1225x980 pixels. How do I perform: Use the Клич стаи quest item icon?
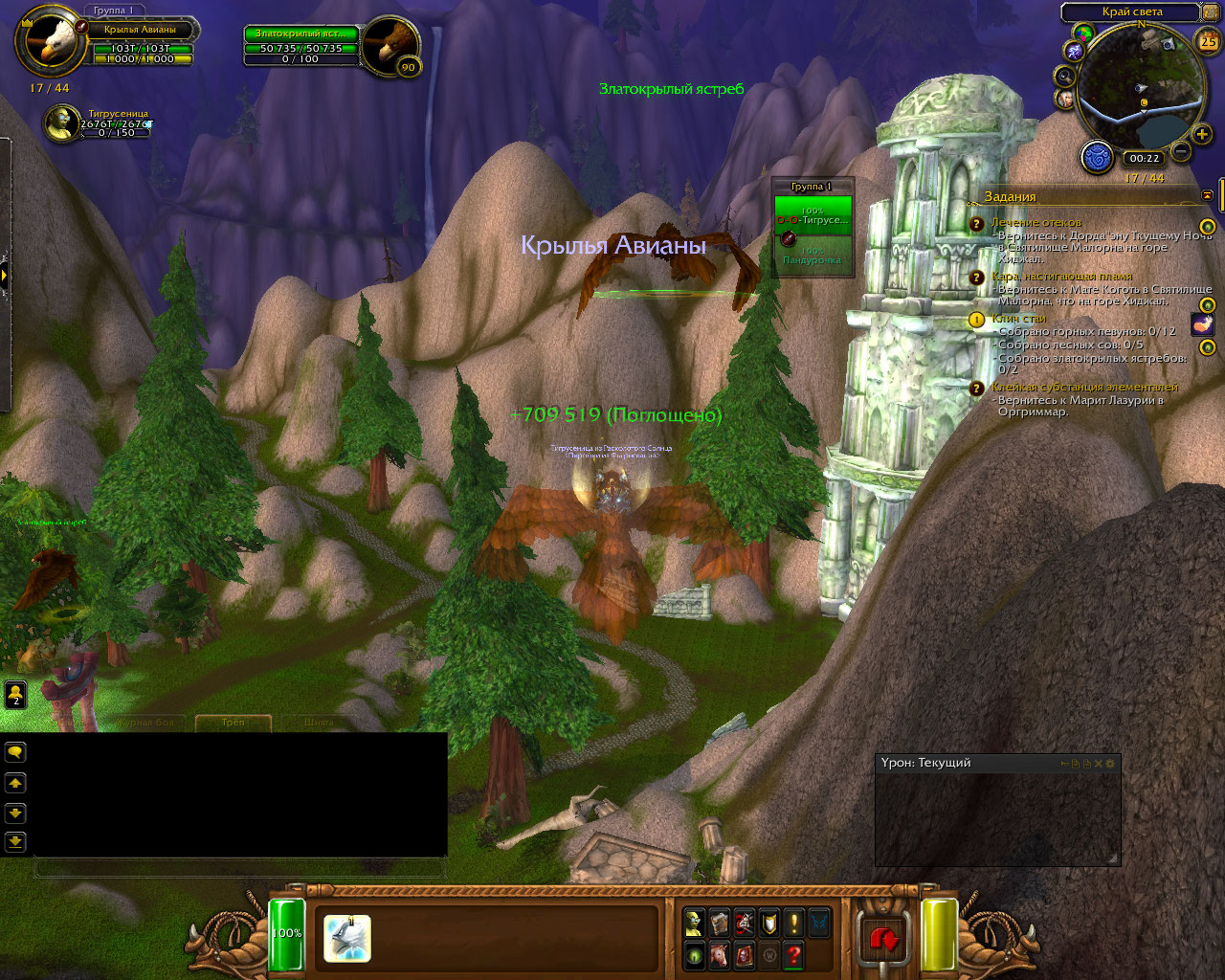(x=1203, y=324)
